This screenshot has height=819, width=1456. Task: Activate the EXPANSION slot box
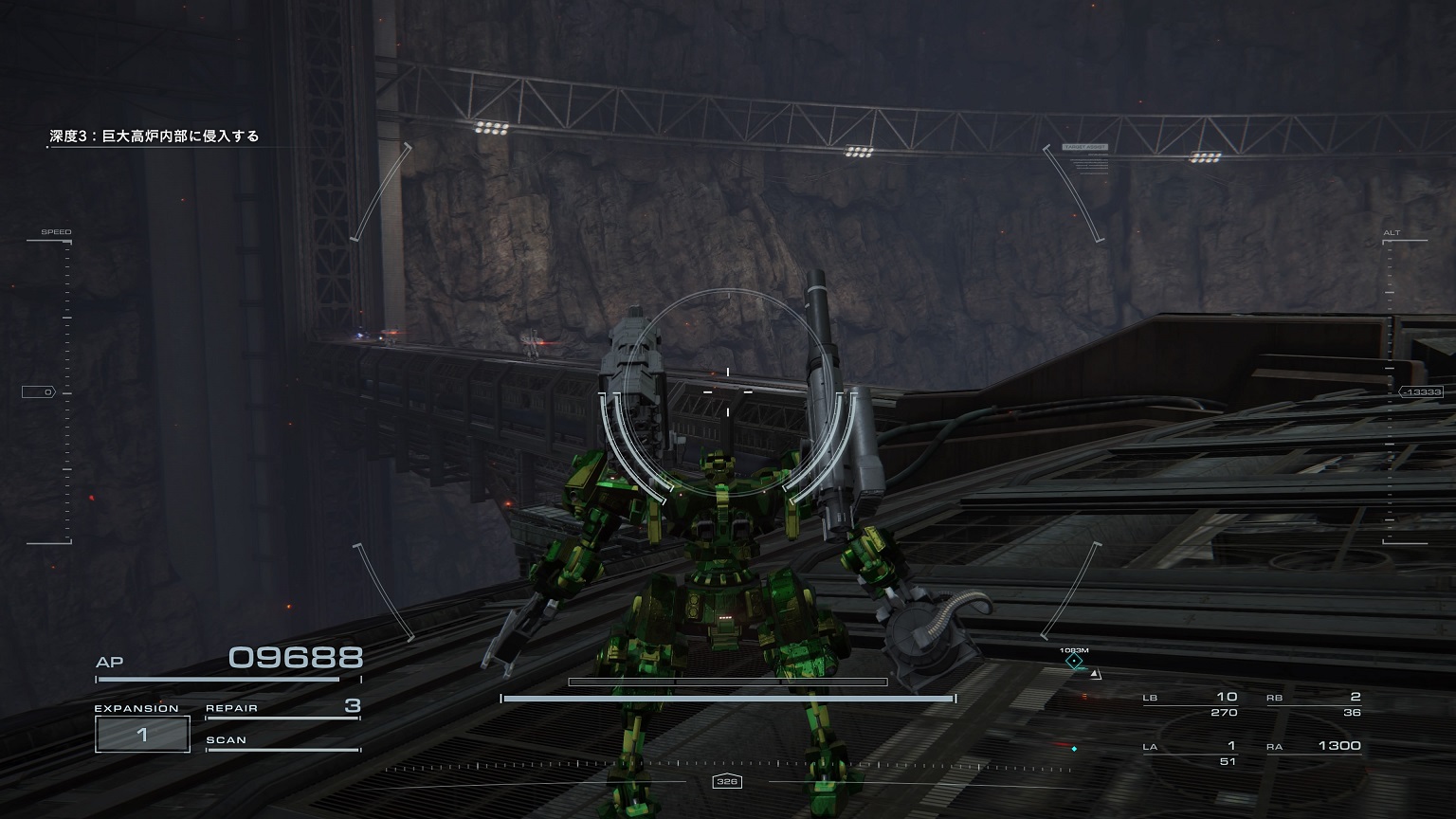[142, 734]
